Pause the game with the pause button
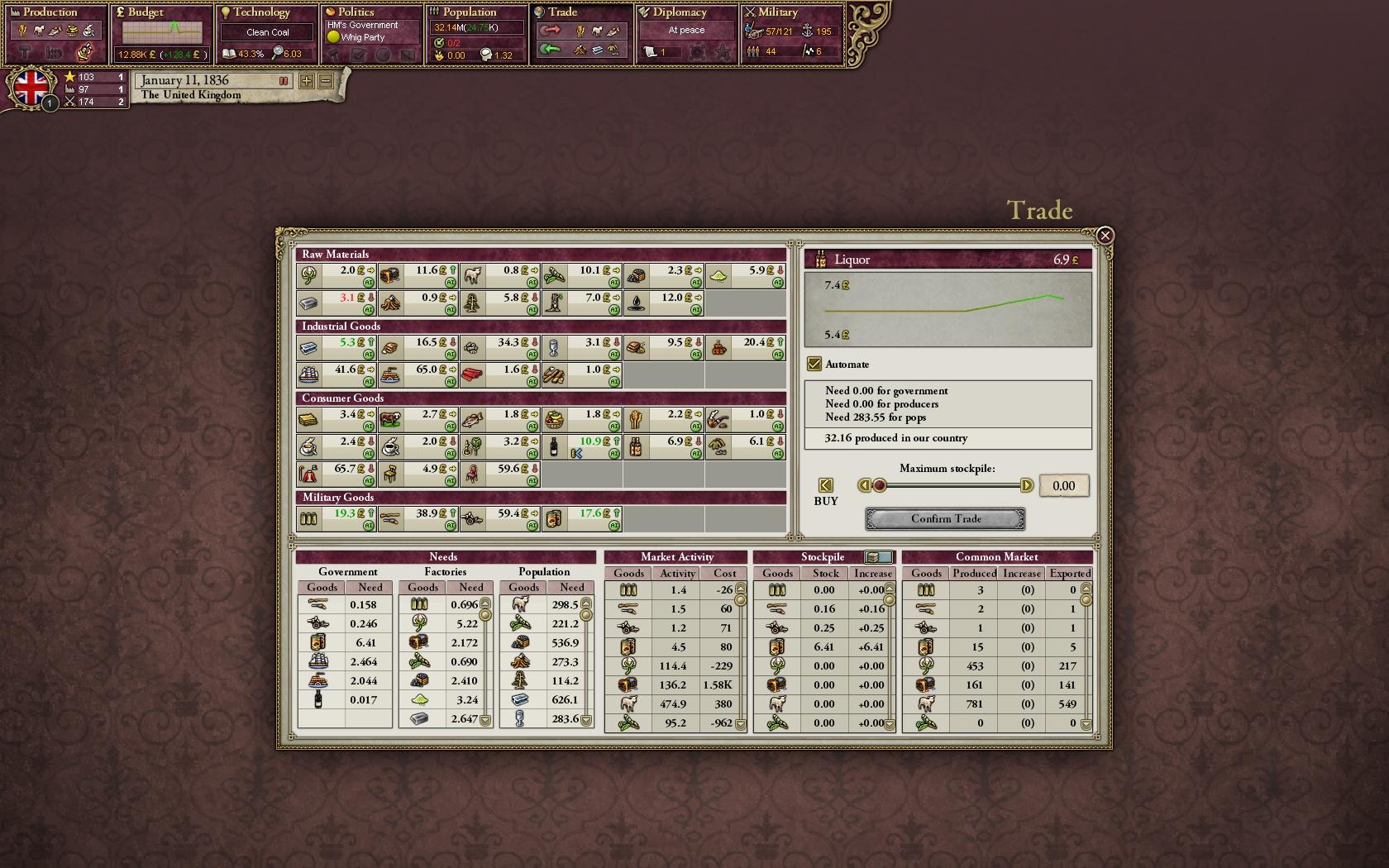 click(284, 81)
